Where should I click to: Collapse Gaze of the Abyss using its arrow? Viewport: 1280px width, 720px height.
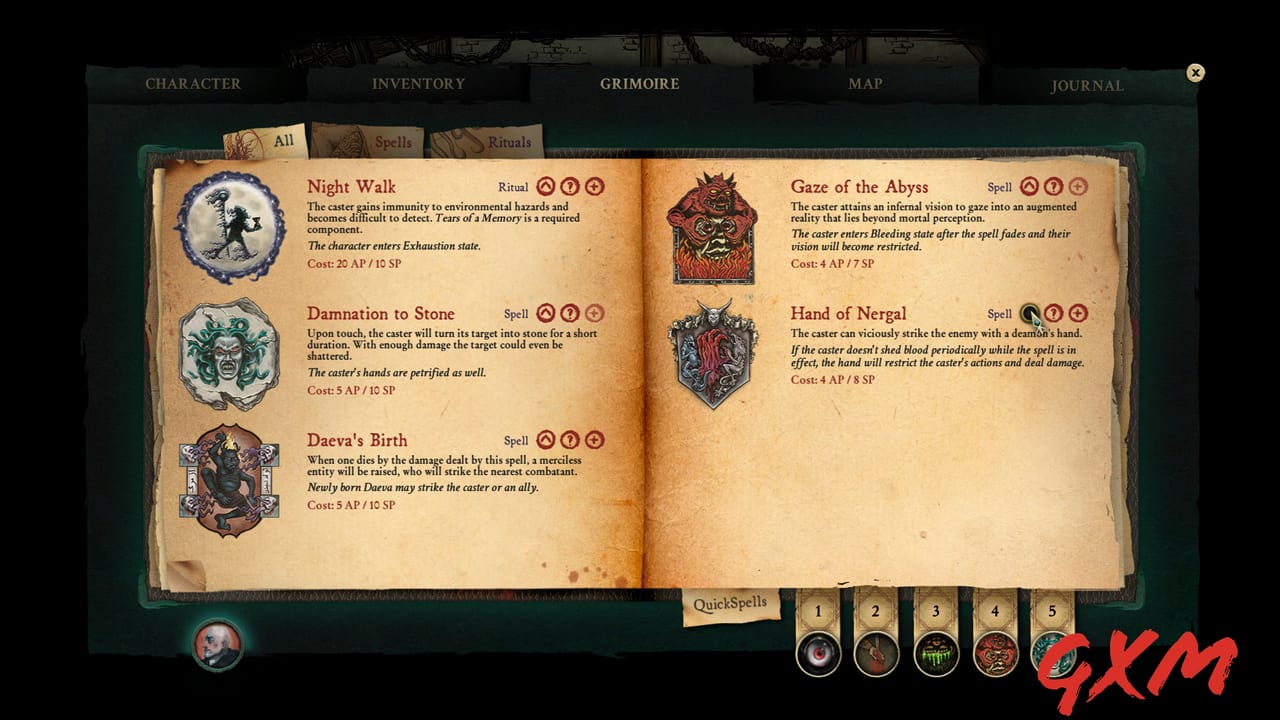click(x=1031, y=186)
